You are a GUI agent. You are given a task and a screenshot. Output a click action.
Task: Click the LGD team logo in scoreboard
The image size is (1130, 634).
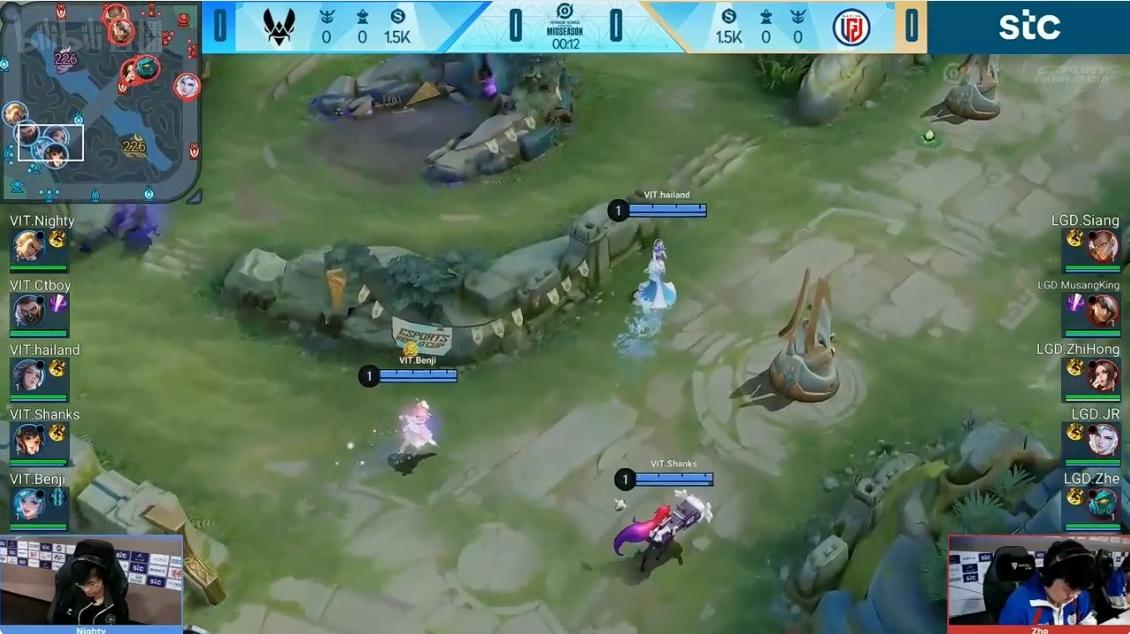[x=851, y=27]
